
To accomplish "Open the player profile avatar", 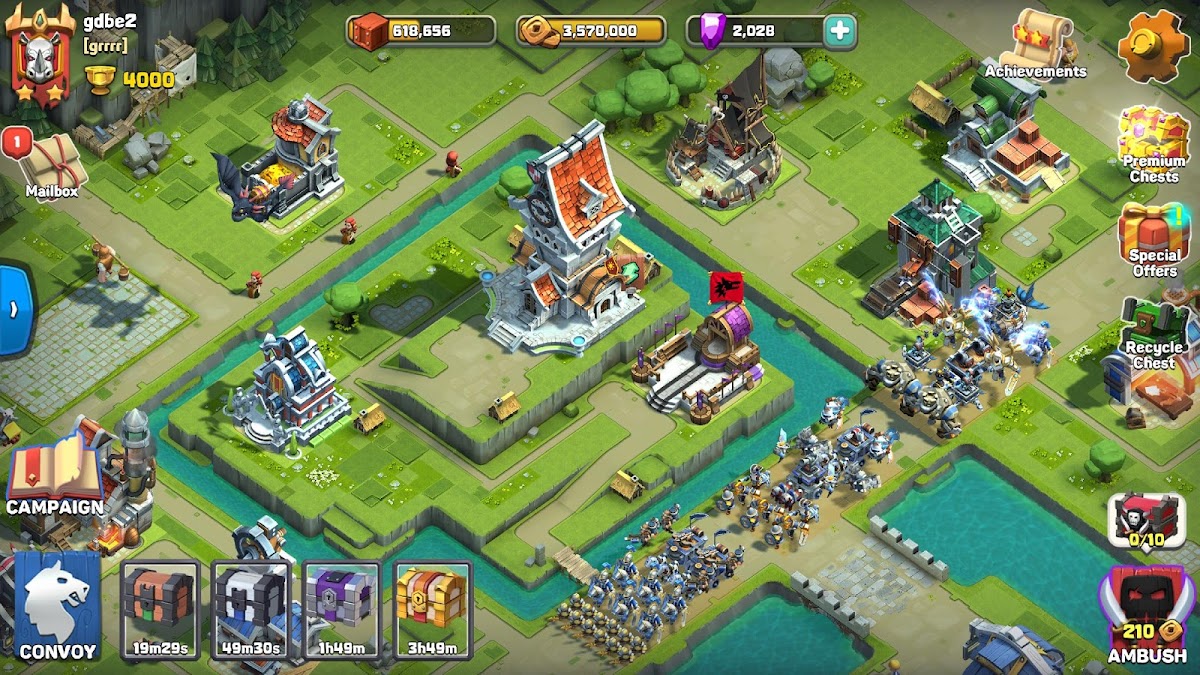I will [40, 55].
